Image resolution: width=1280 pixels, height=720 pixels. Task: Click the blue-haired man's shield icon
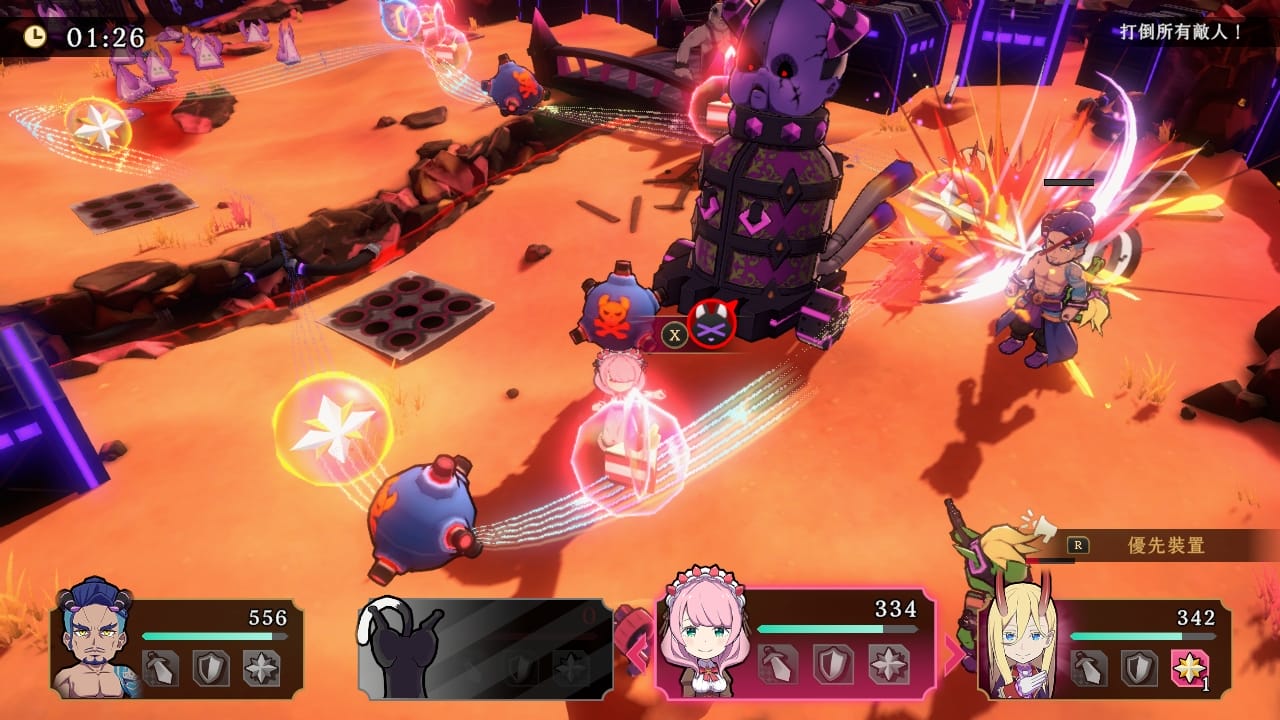point(210,668)
